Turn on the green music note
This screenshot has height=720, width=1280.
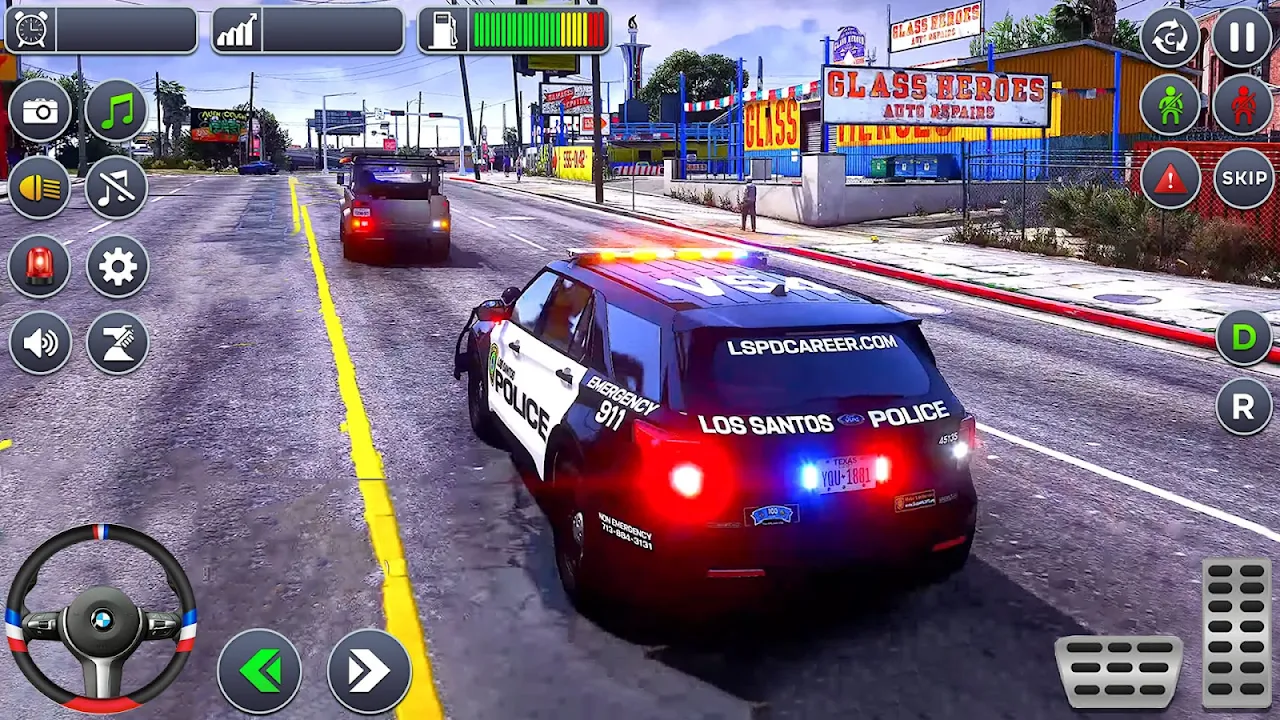click(117, 110)
